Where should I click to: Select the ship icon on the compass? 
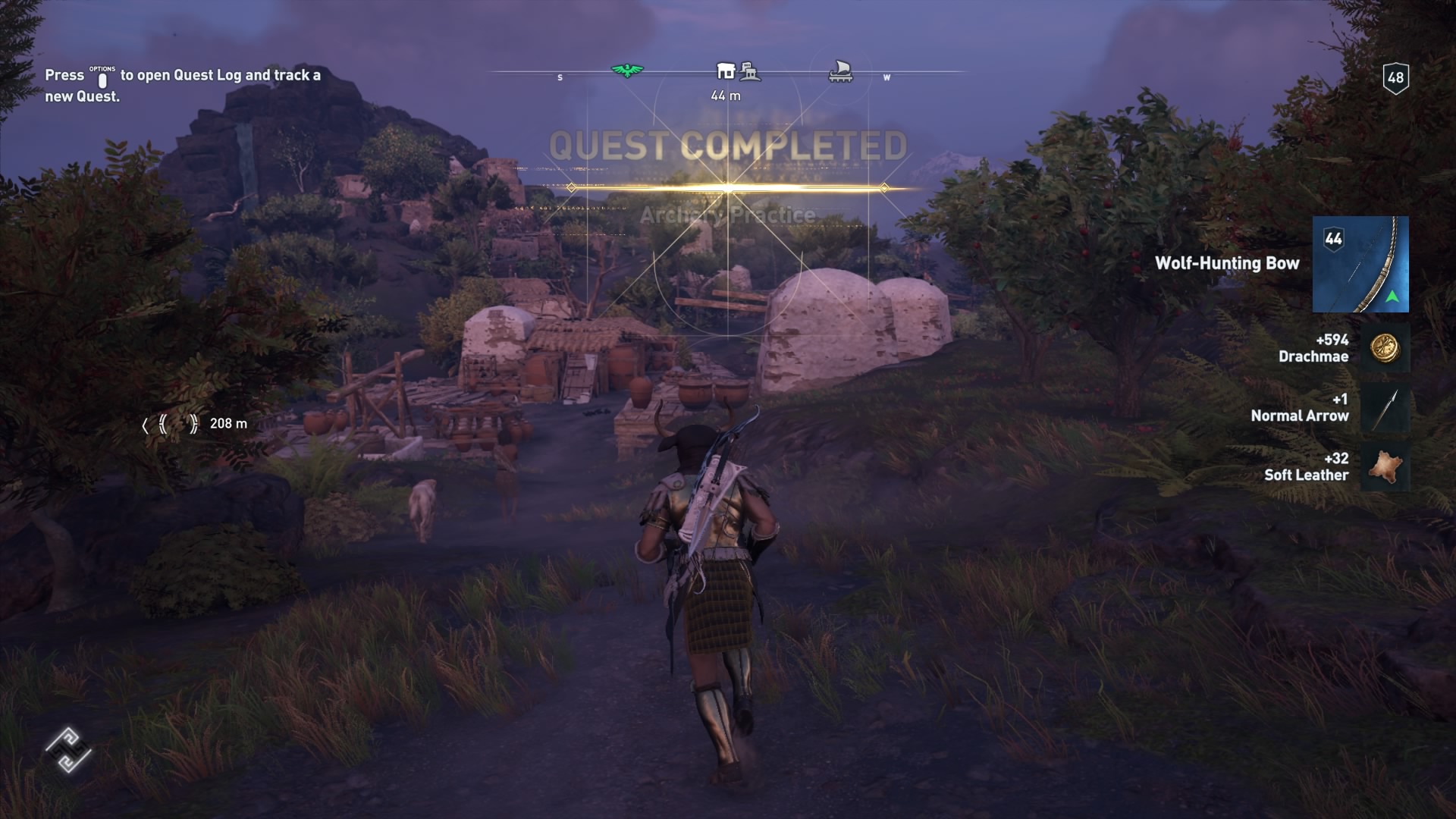pyautogui.click(x=841, y=69)
